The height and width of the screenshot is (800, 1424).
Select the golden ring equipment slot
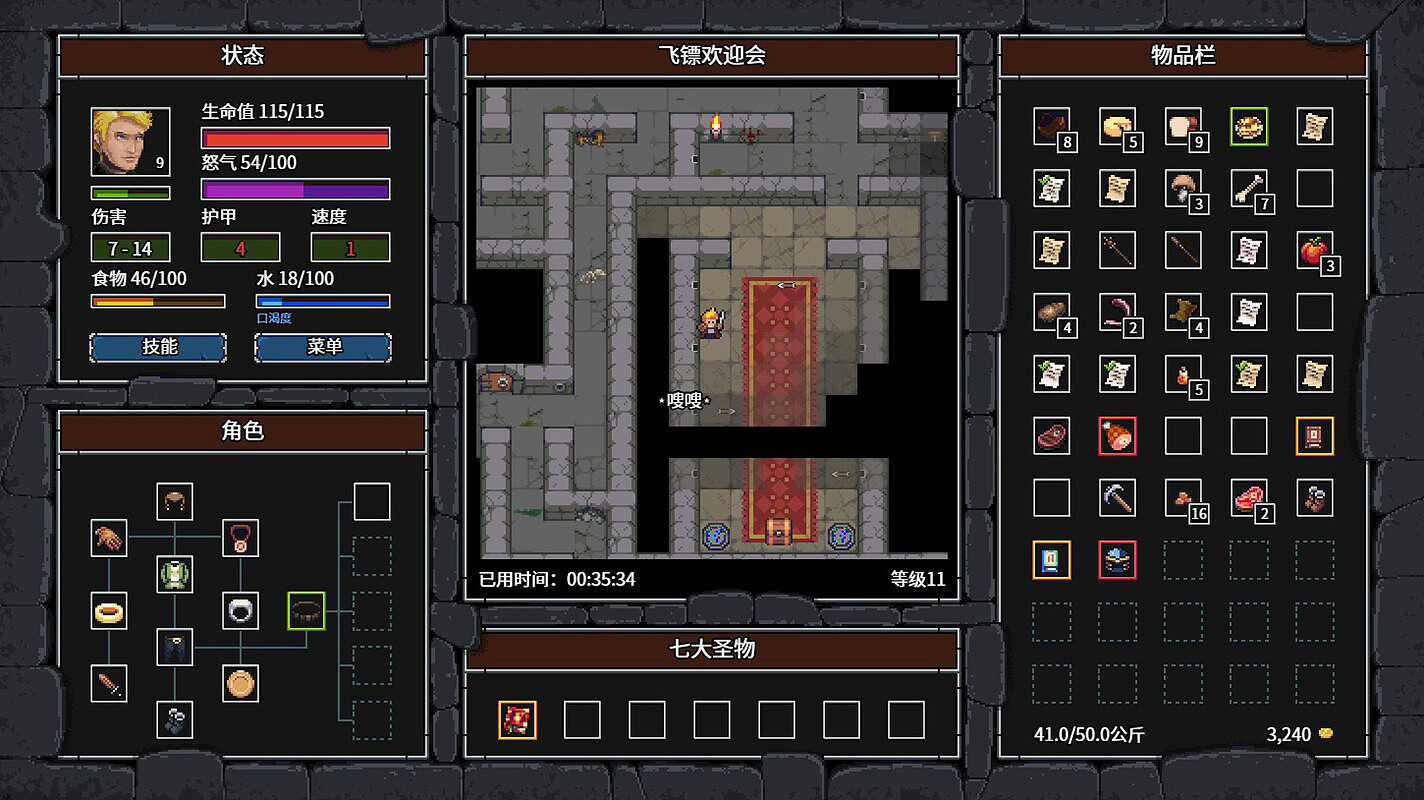click(x=109, y=612)
